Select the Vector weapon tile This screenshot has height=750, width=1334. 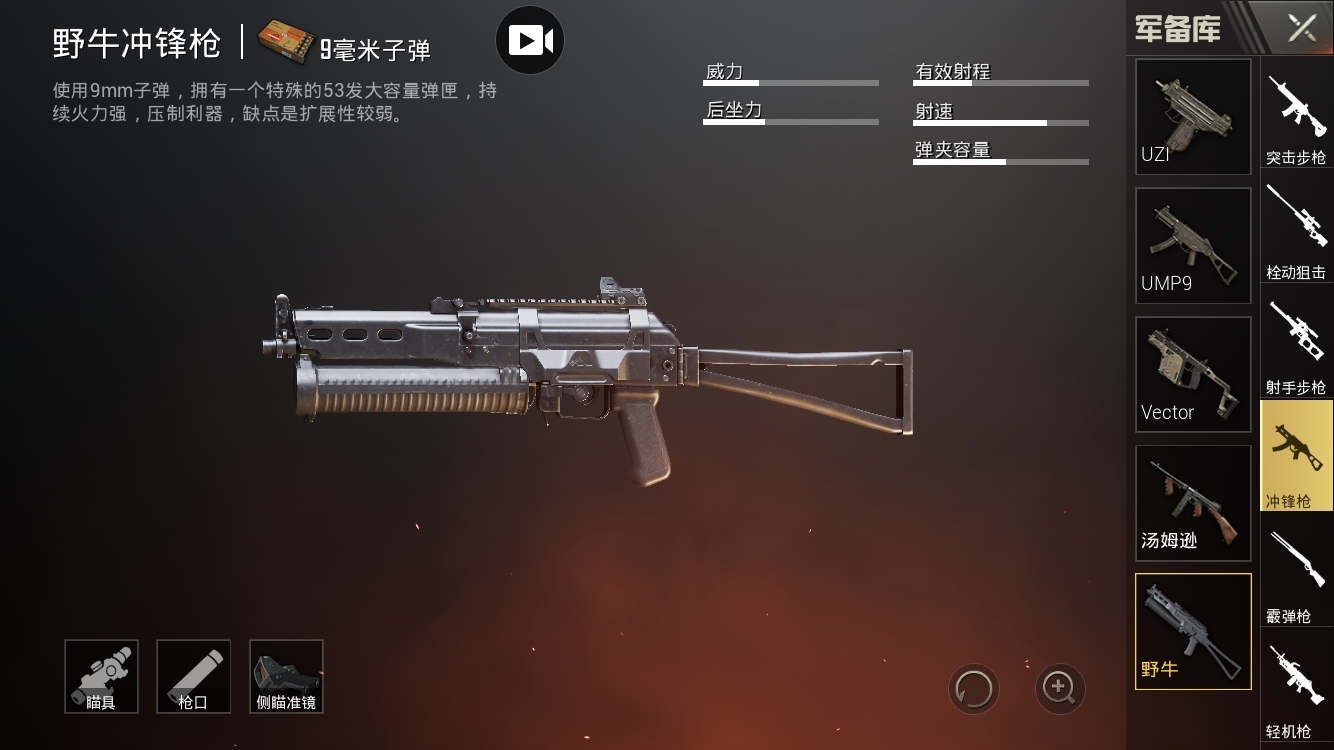tap(1193, 374)
